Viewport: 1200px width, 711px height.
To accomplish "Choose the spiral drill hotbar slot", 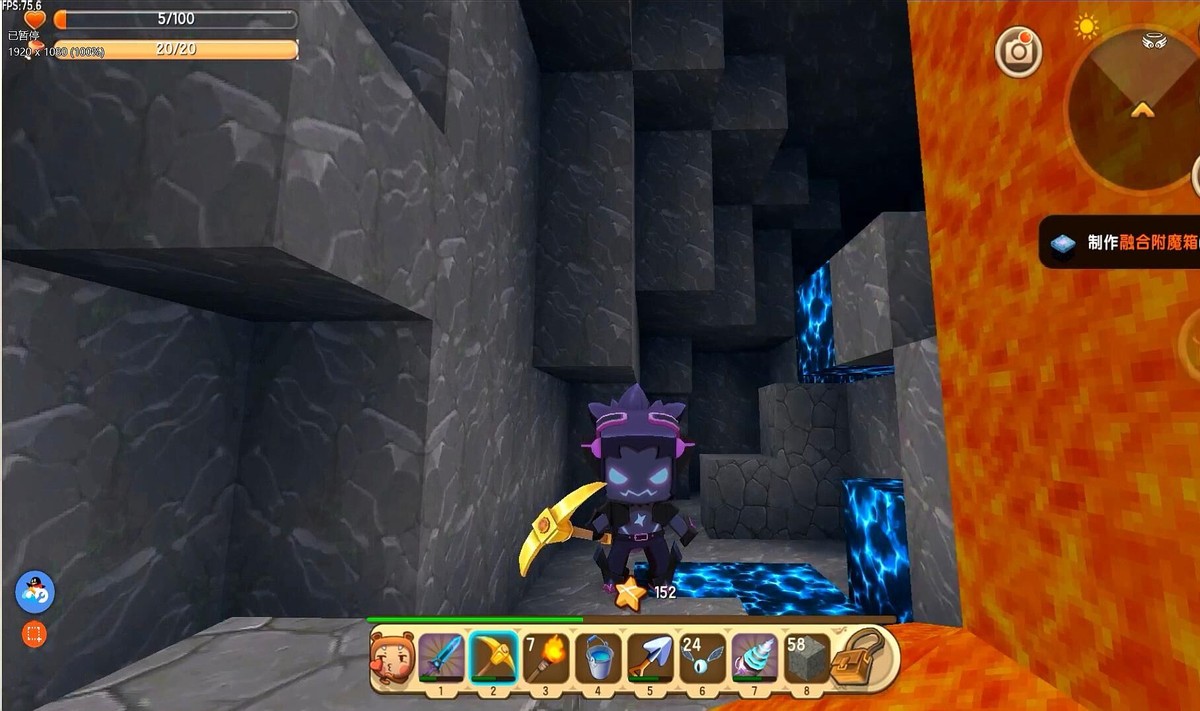I will [754, 657].
